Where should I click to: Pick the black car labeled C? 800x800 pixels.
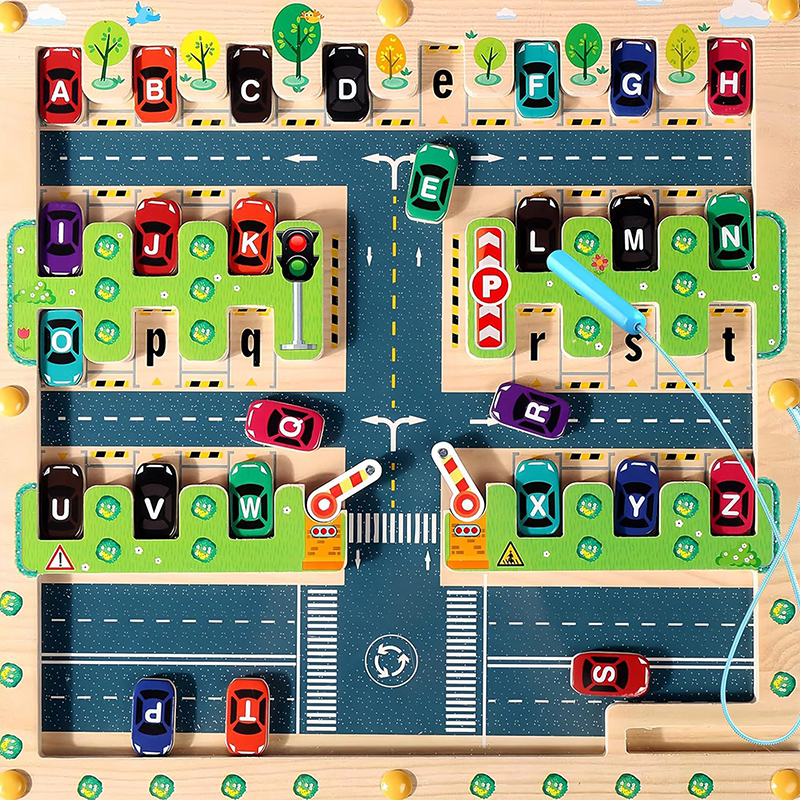pyautogui.click(x=249, y=86)
